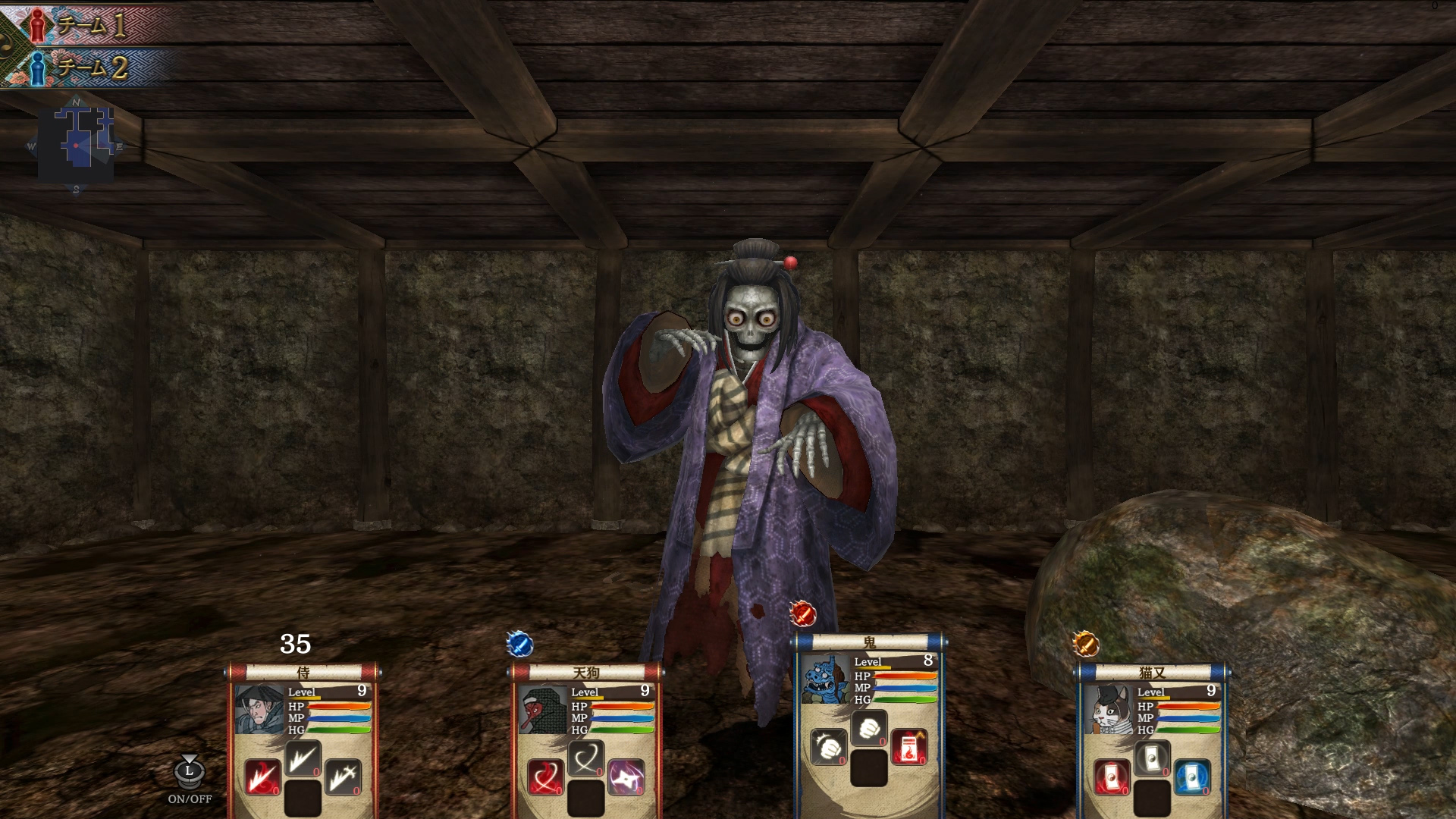1456x819 pixels.
Task: Toggle the L ON/OFF lock control
Action: coord(188,774)
